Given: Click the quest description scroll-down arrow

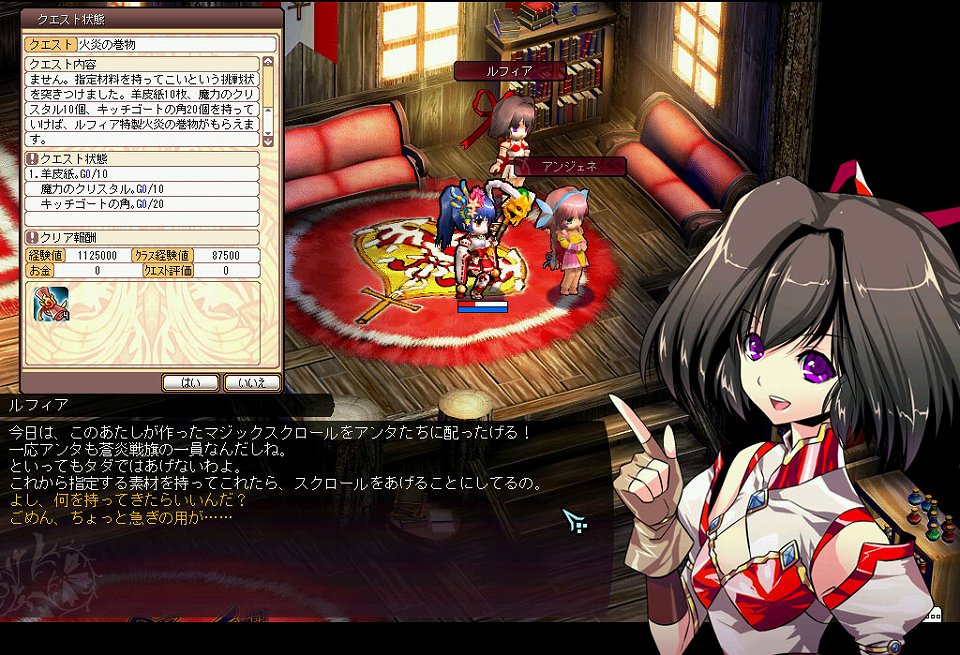Looking at the screenshot, I should pos(270,140).
